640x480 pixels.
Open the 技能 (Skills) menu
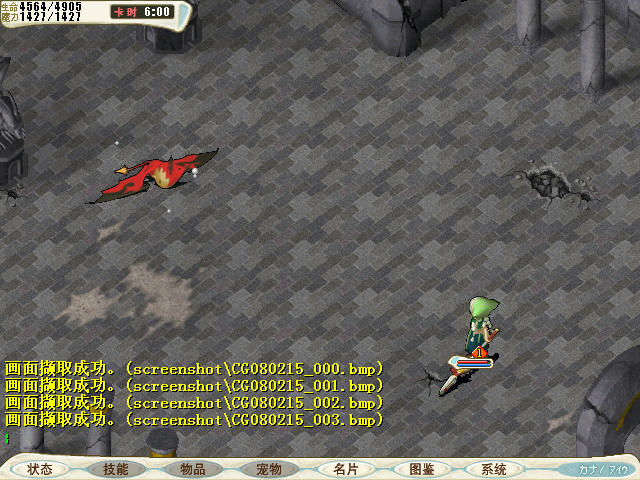115,469
